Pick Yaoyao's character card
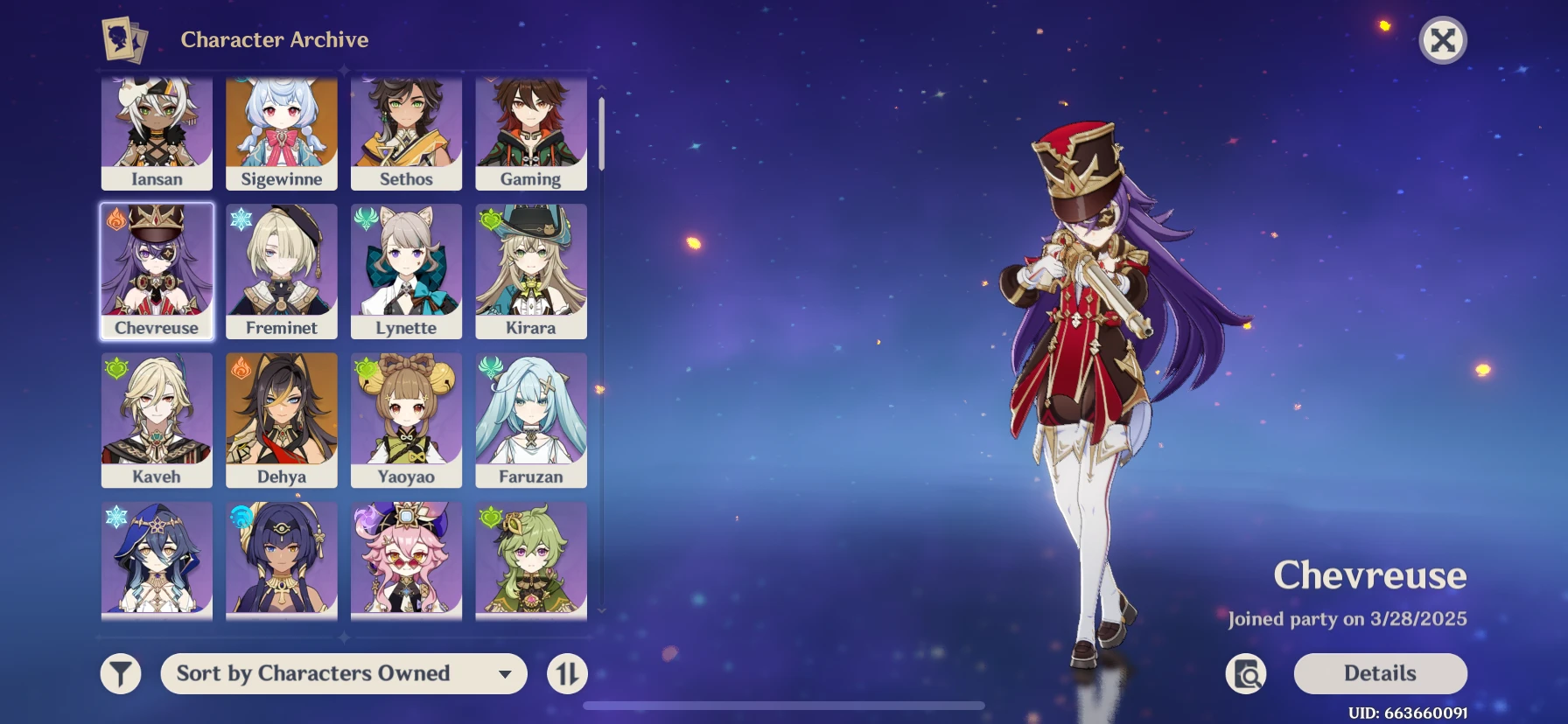Viewport: 1568px width, 724px height. pyautogui.click(x=406, y=420)
